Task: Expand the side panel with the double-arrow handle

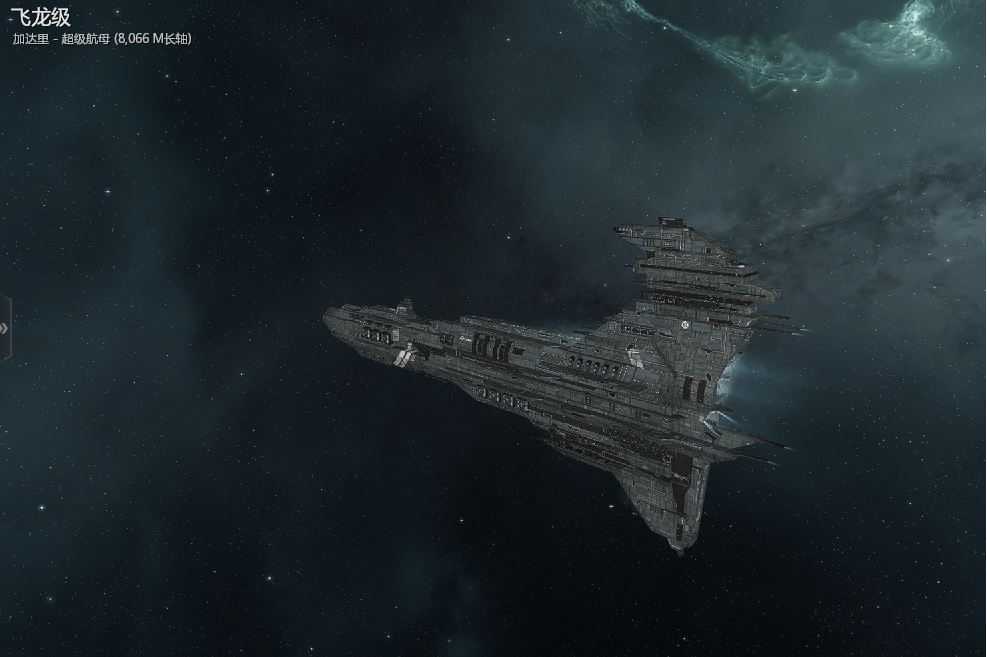Action: 5,328
